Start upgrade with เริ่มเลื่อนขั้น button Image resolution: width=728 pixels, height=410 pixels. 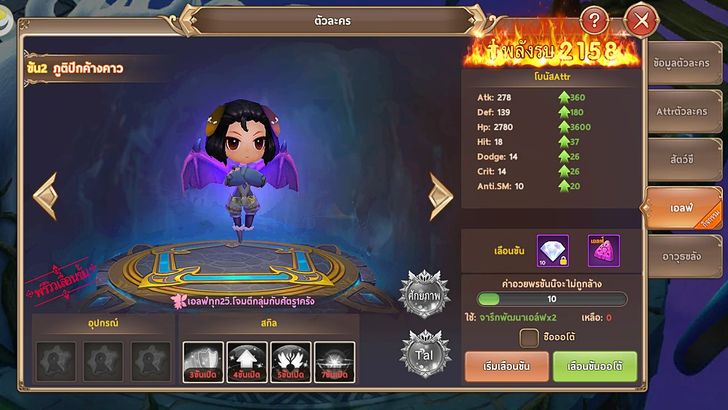[507, 368]
